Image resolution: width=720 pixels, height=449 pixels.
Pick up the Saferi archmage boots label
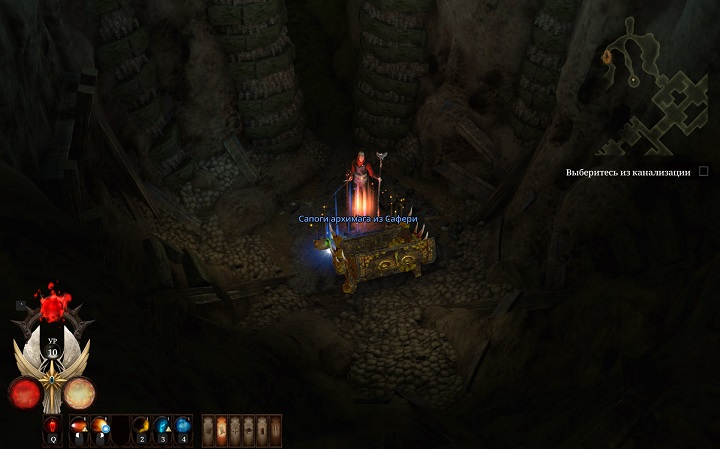click(357, 218)
